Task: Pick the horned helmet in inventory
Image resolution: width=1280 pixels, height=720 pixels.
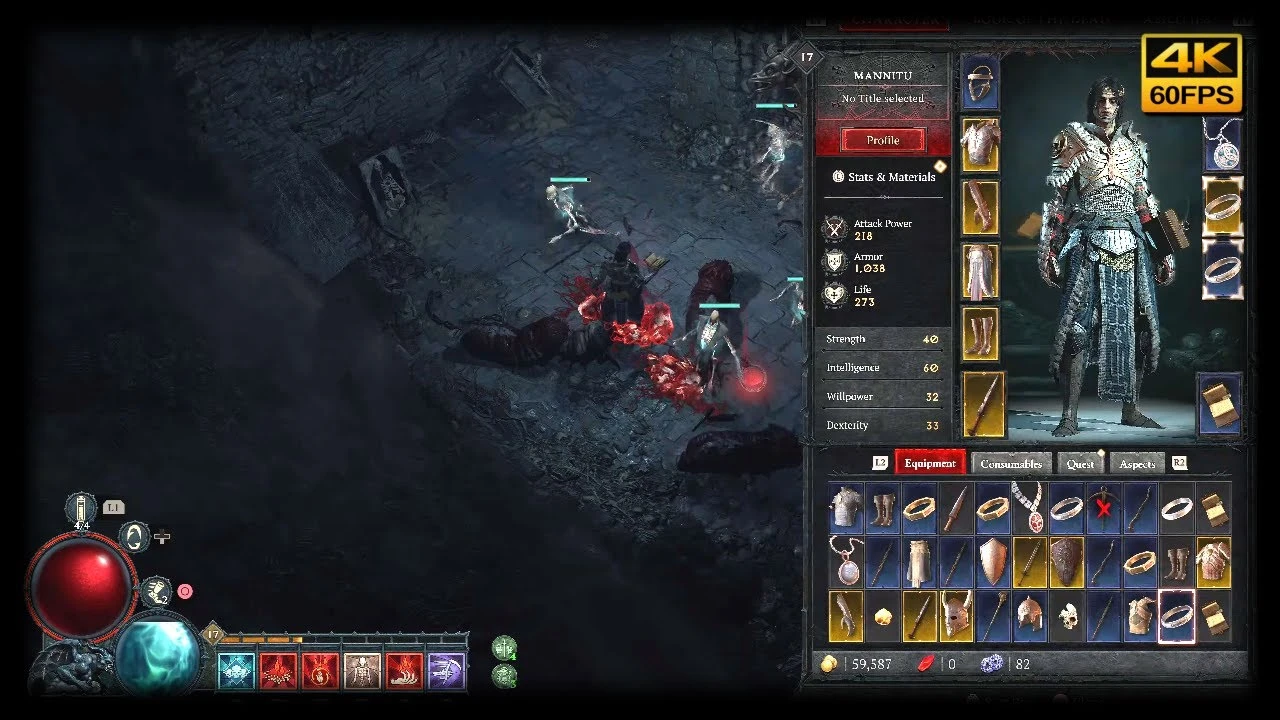Action: (x=956, y=616)
